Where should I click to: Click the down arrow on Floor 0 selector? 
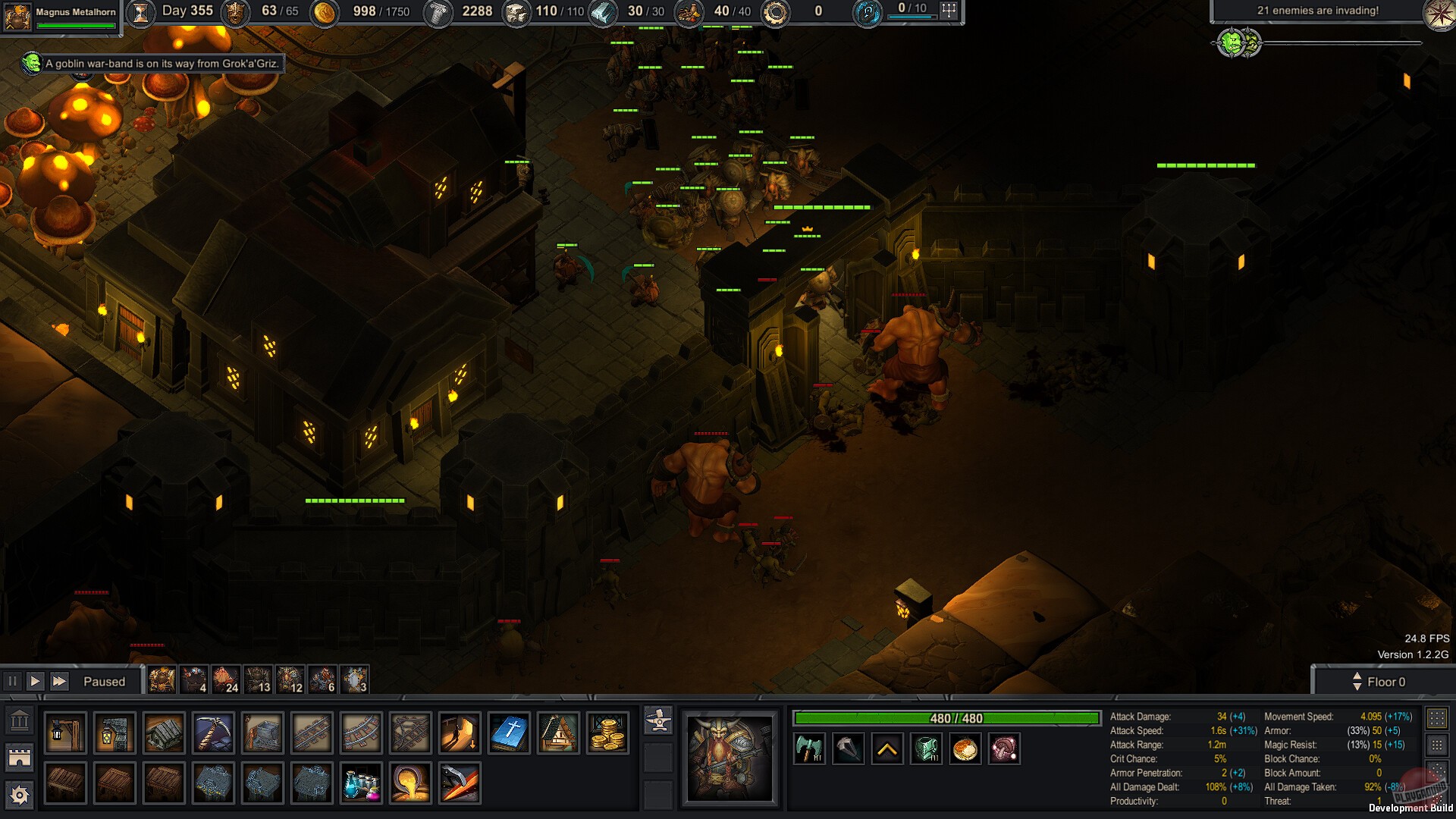pos(1356,687)
